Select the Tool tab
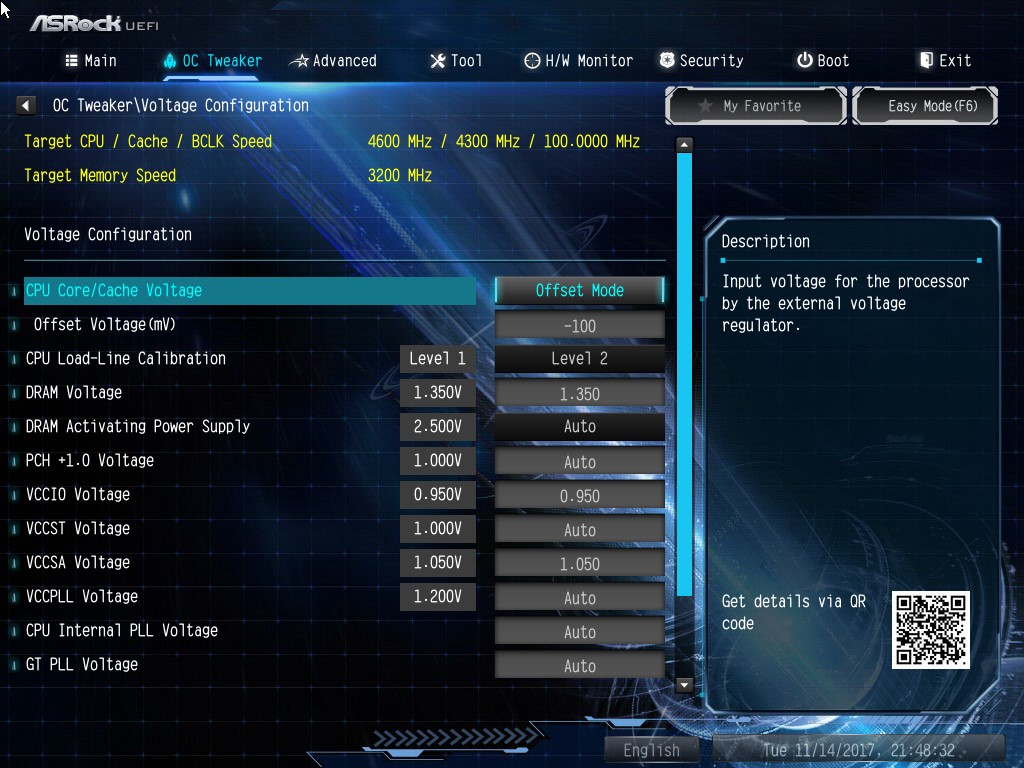Screen dimensions: 1024x768 (x=456, y=61)
